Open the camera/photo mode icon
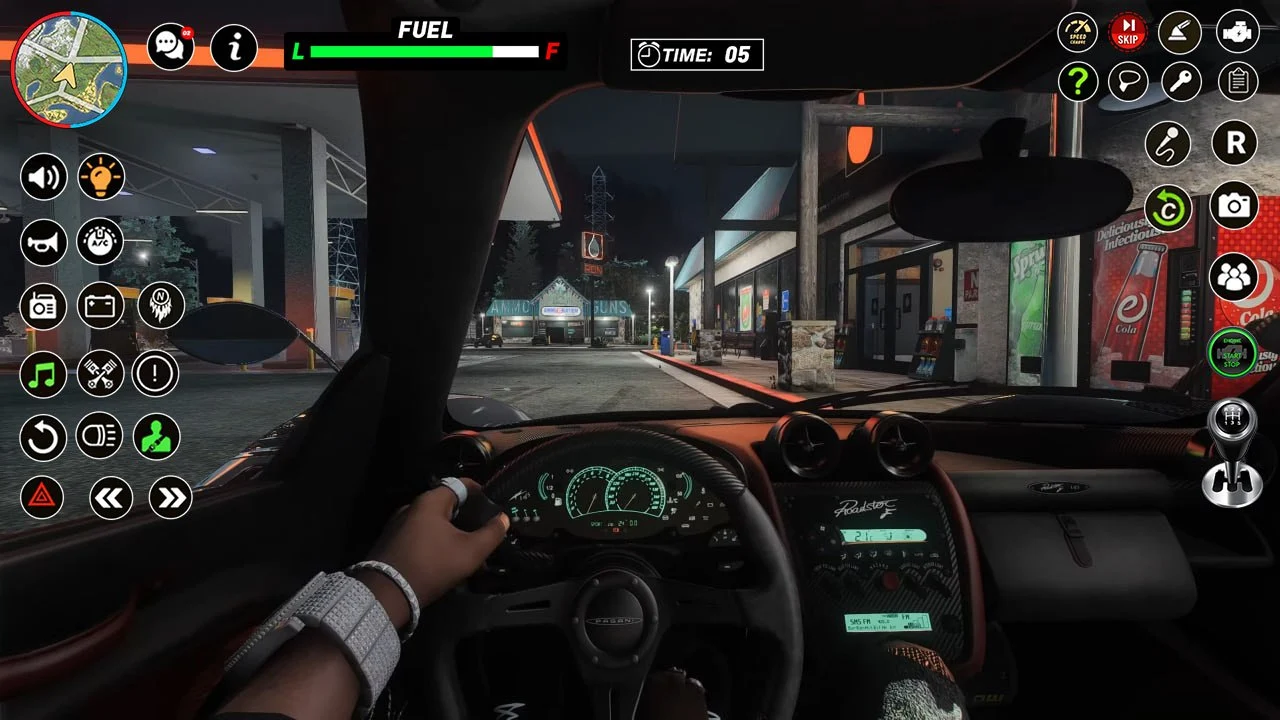 pyautogui.click(x=1233, y=205)
